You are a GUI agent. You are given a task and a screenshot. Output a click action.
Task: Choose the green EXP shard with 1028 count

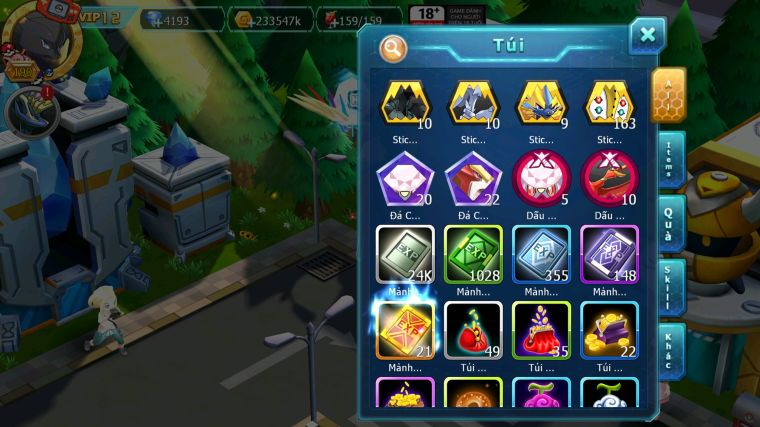(x=473, y=252)
